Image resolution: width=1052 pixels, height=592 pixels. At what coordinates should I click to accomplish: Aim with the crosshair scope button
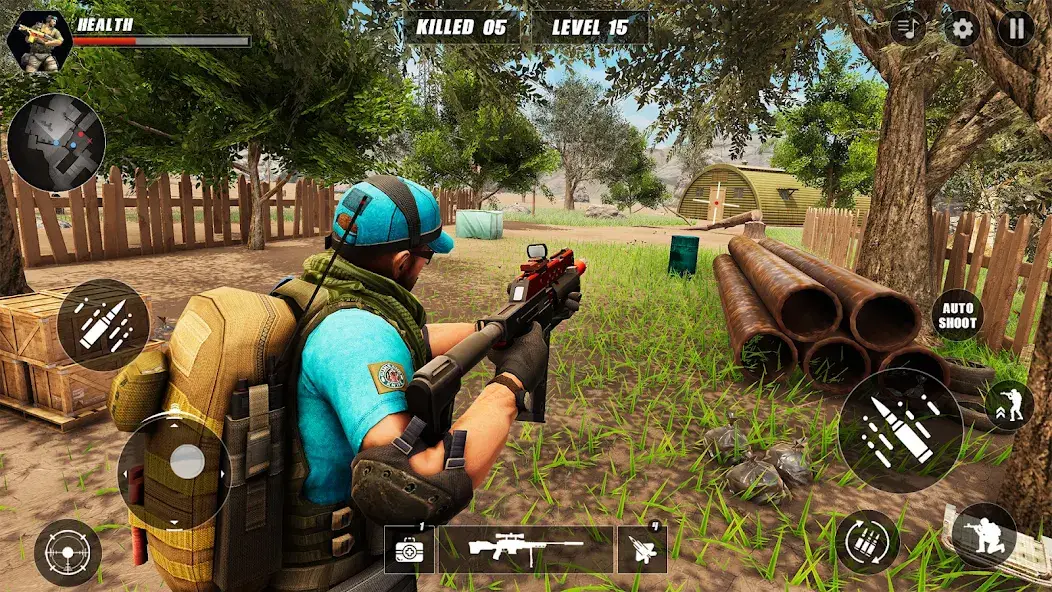67,552
